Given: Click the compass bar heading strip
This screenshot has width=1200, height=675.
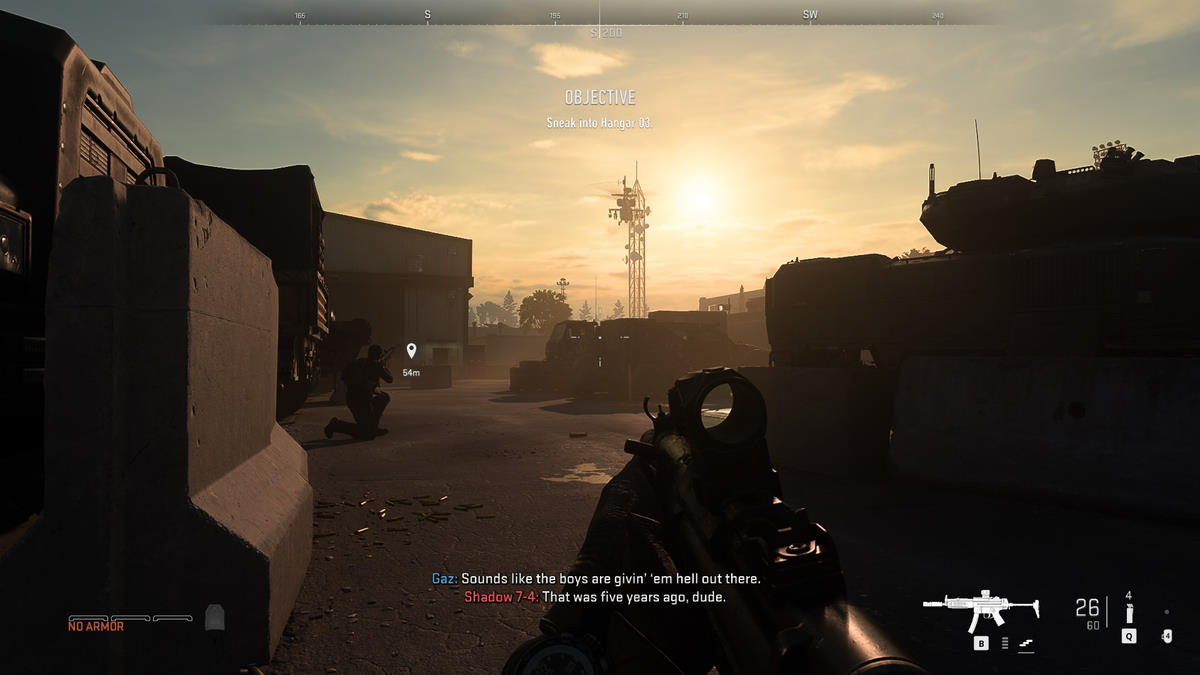Looking at the screenshot, I should (x=599, y=16).
